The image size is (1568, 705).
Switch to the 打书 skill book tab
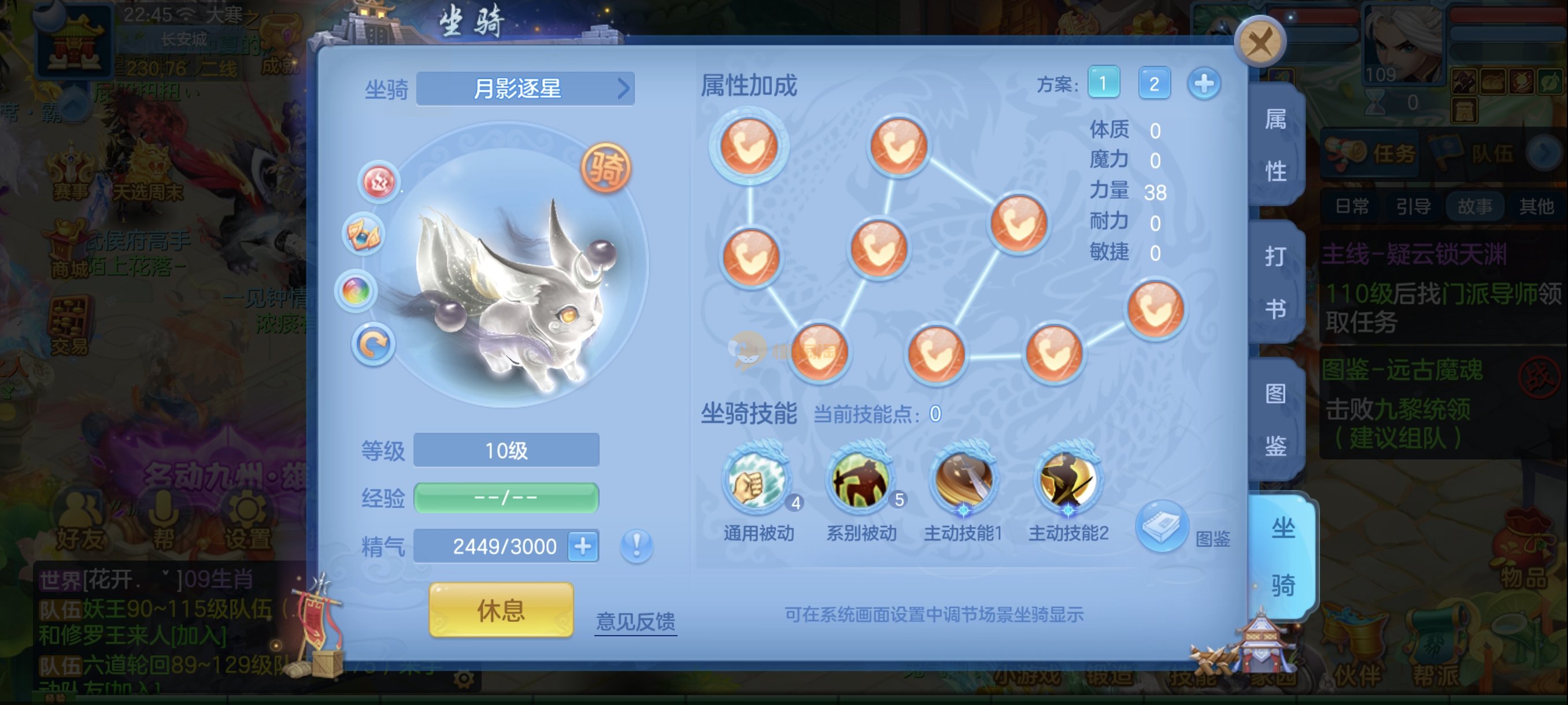coord(1275,283)
